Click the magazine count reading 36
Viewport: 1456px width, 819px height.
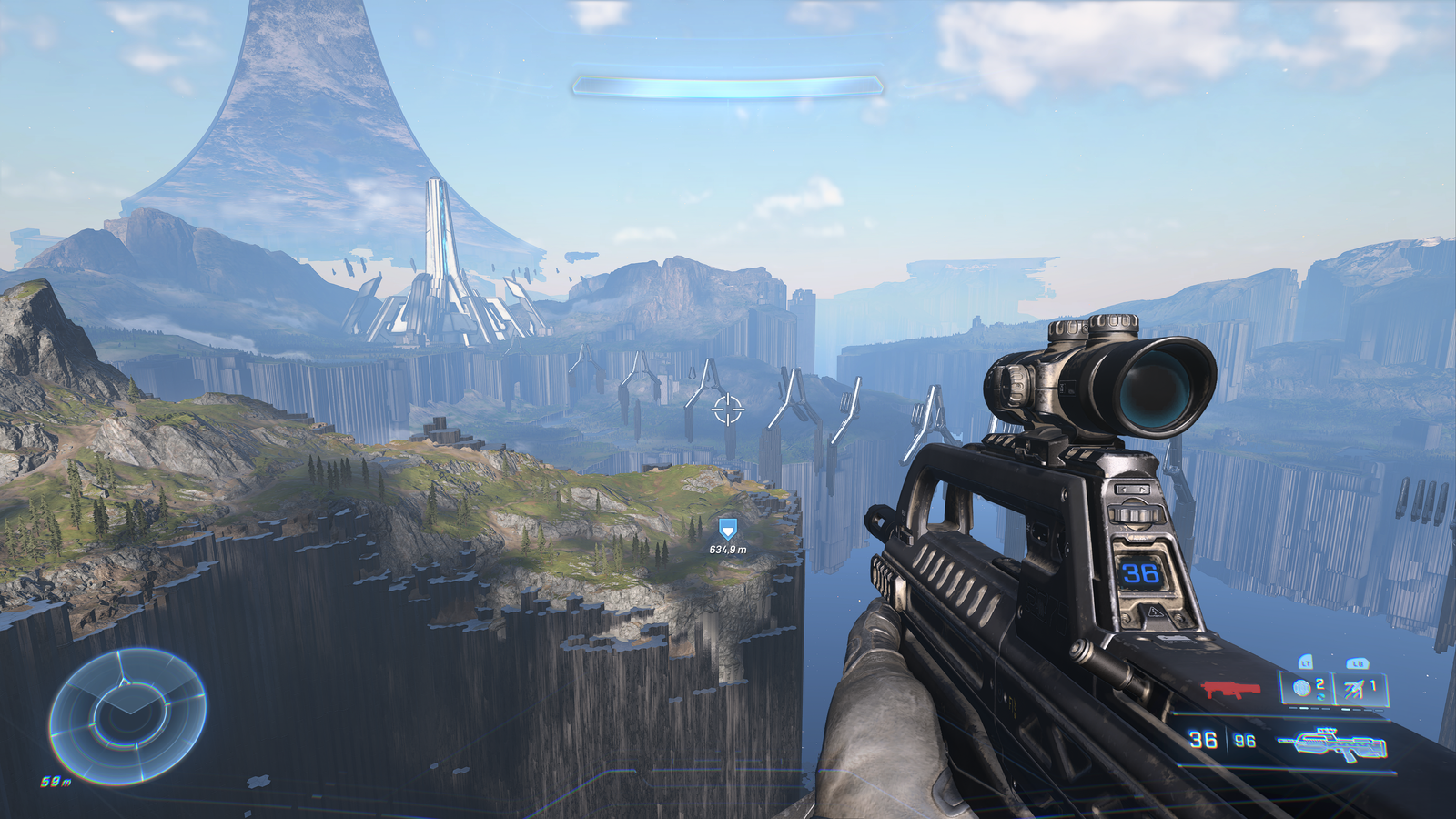(x=1204, y=742)
